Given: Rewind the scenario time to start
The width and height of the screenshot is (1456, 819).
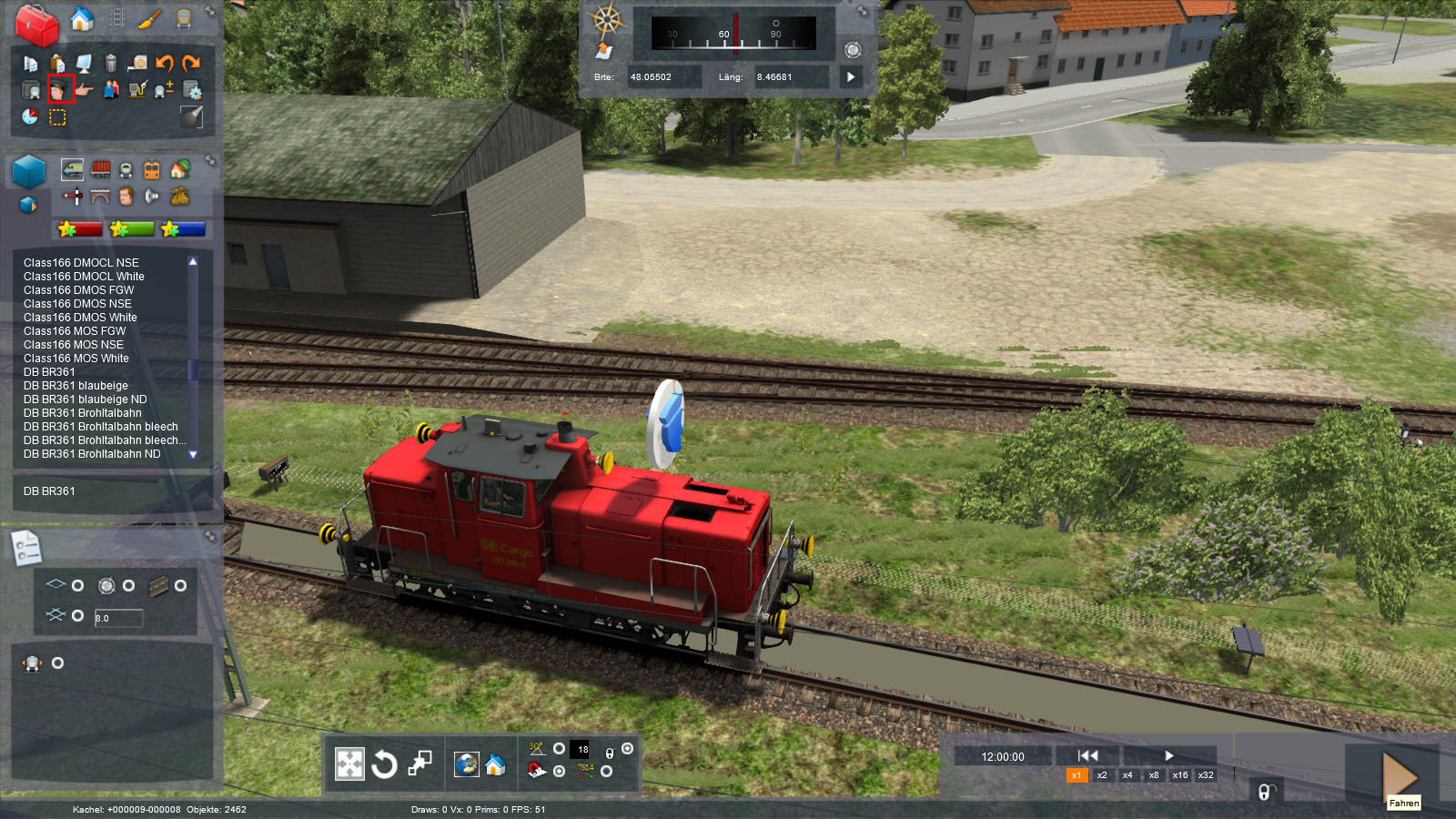Looking at the screenshot, I should pyautogui.click(x=1087, y=755).
